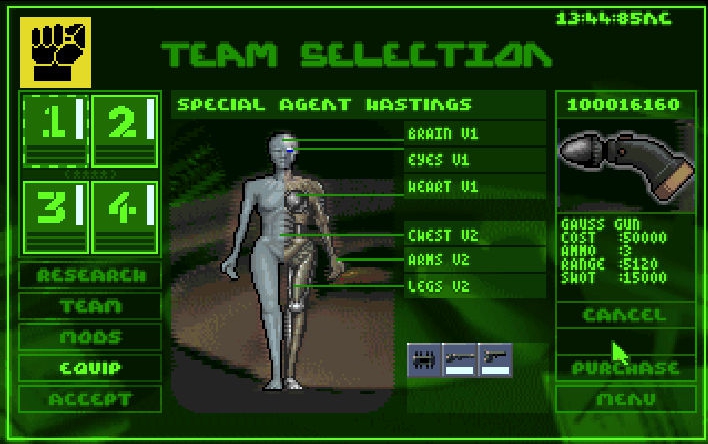
Task: Pick agent slot 4
Action: (x=124, y=216)
